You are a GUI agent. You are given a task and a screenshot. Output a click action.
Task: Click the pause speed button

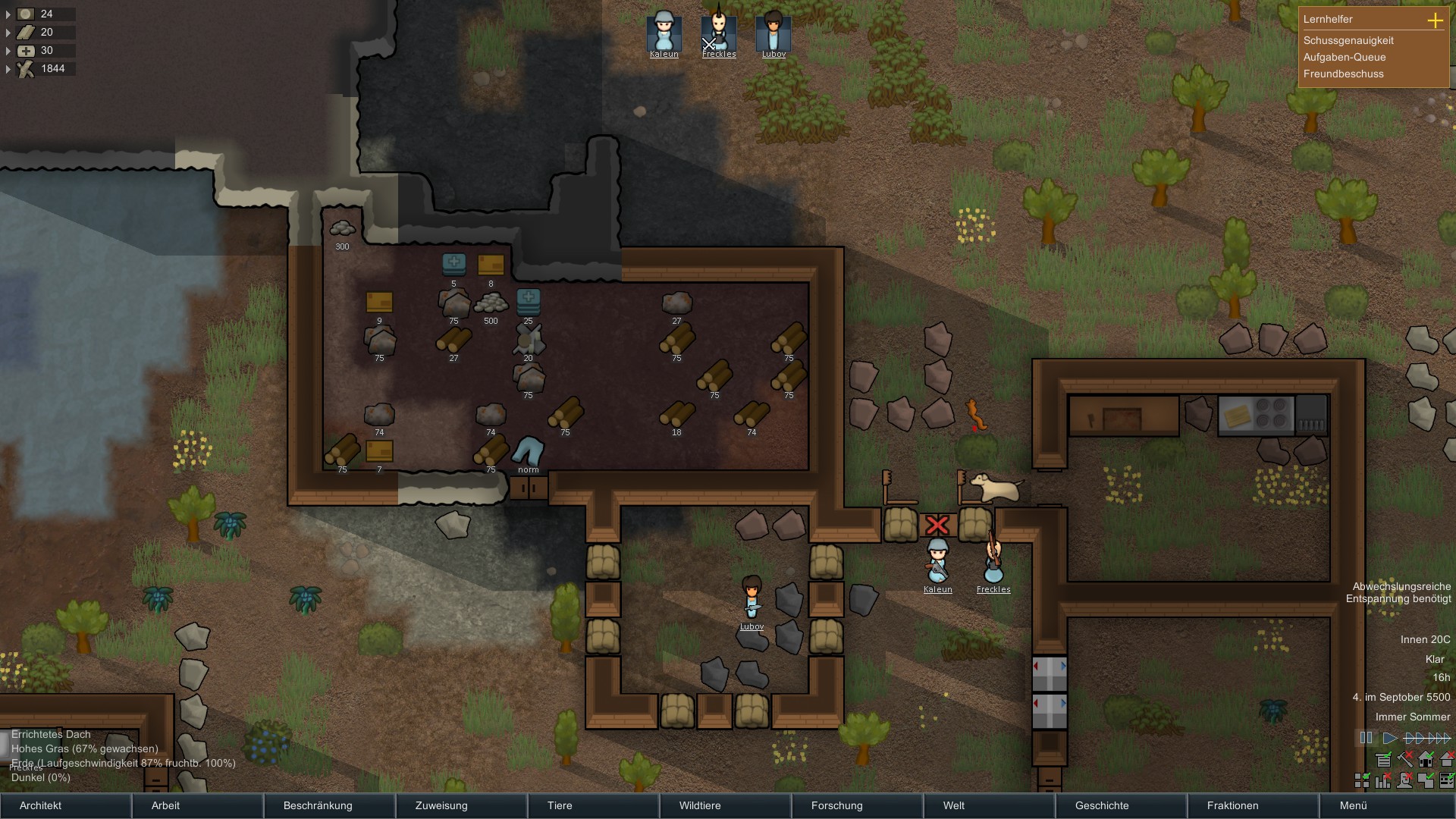tap(1366, 738)
